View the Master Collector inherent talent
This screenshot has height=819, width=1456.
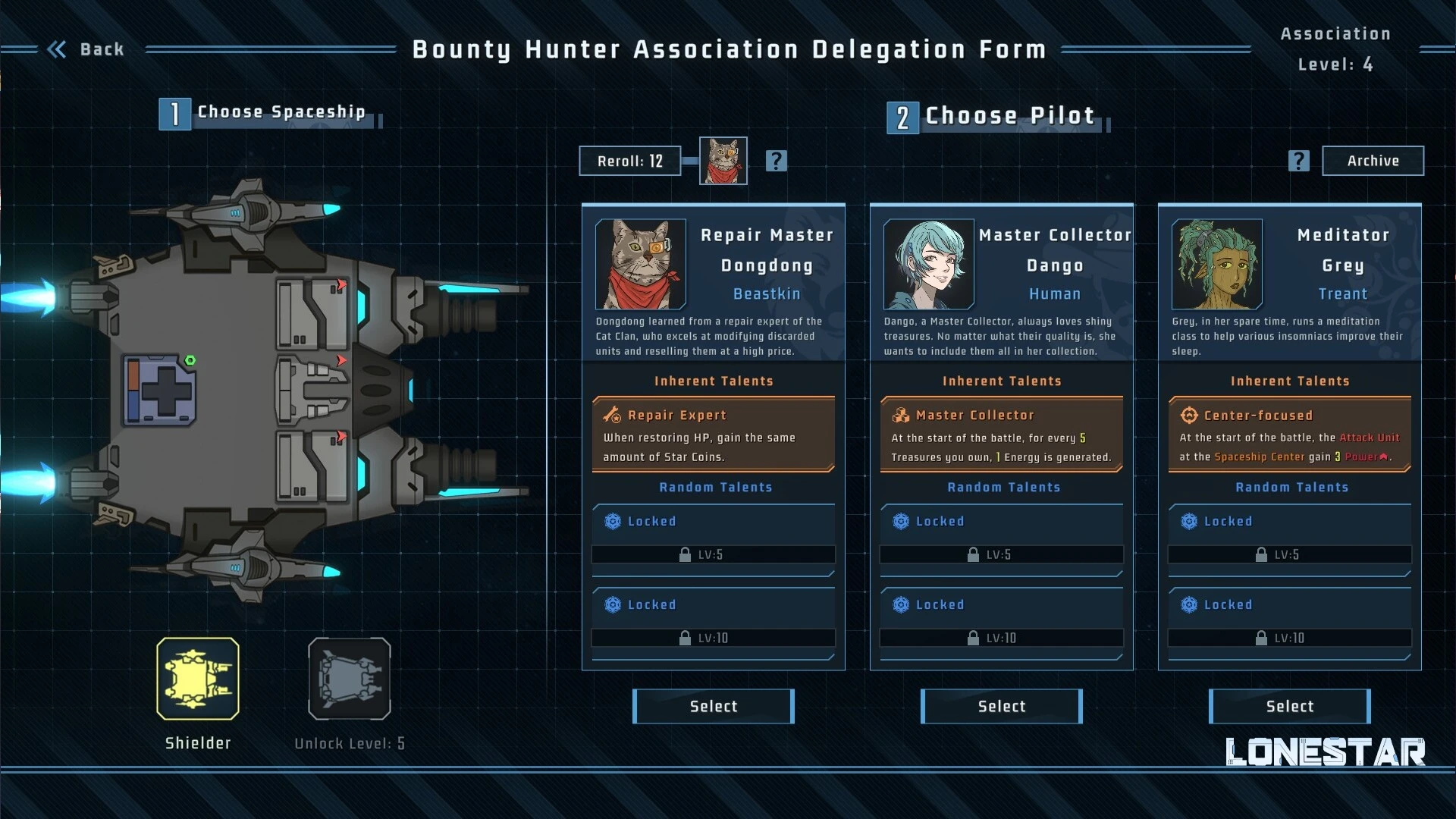point(1001,435)
